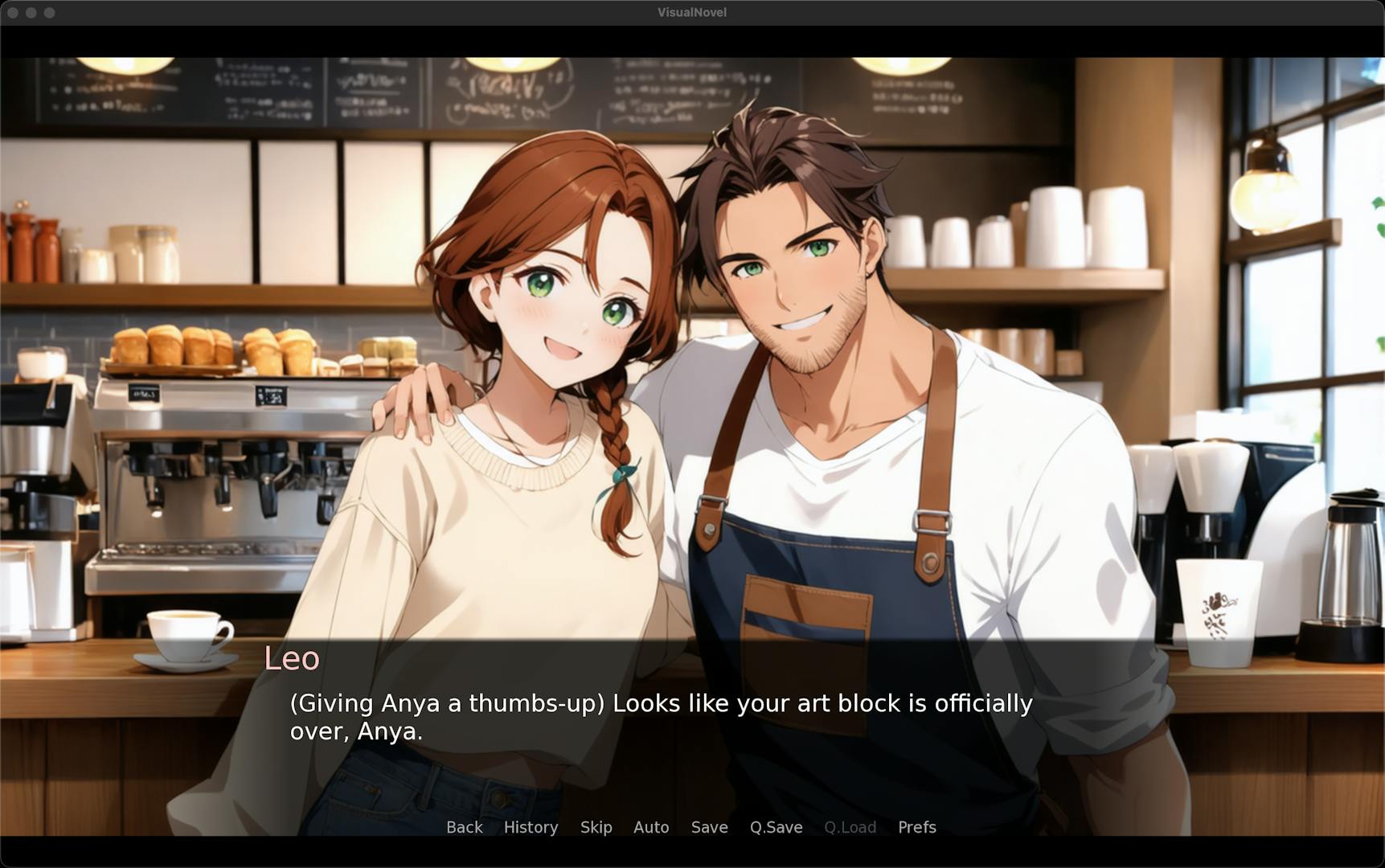The image size is (1385, 868).
Task: Open the Save game screen
Action: [x=709, y=827]
